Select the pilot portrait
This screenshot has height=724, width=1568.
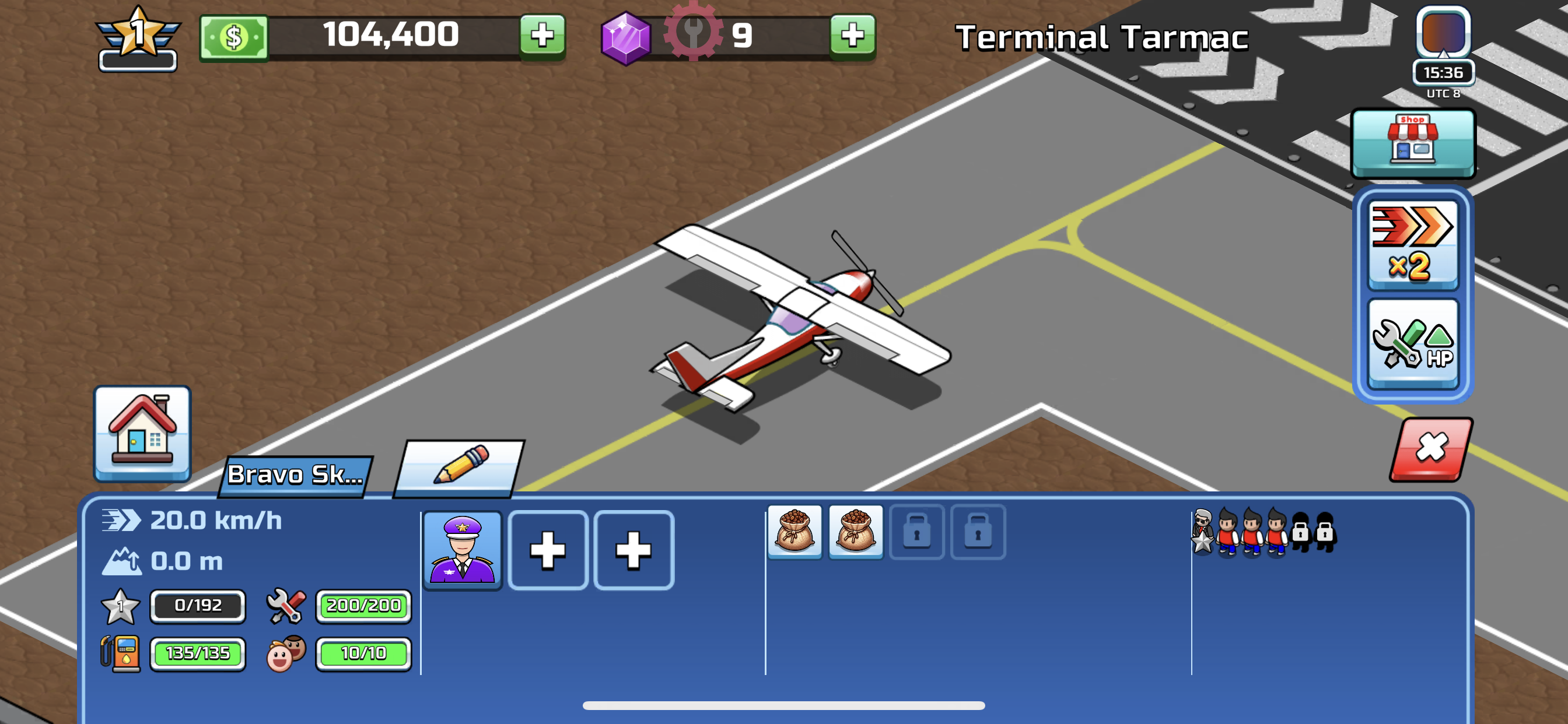463,548
